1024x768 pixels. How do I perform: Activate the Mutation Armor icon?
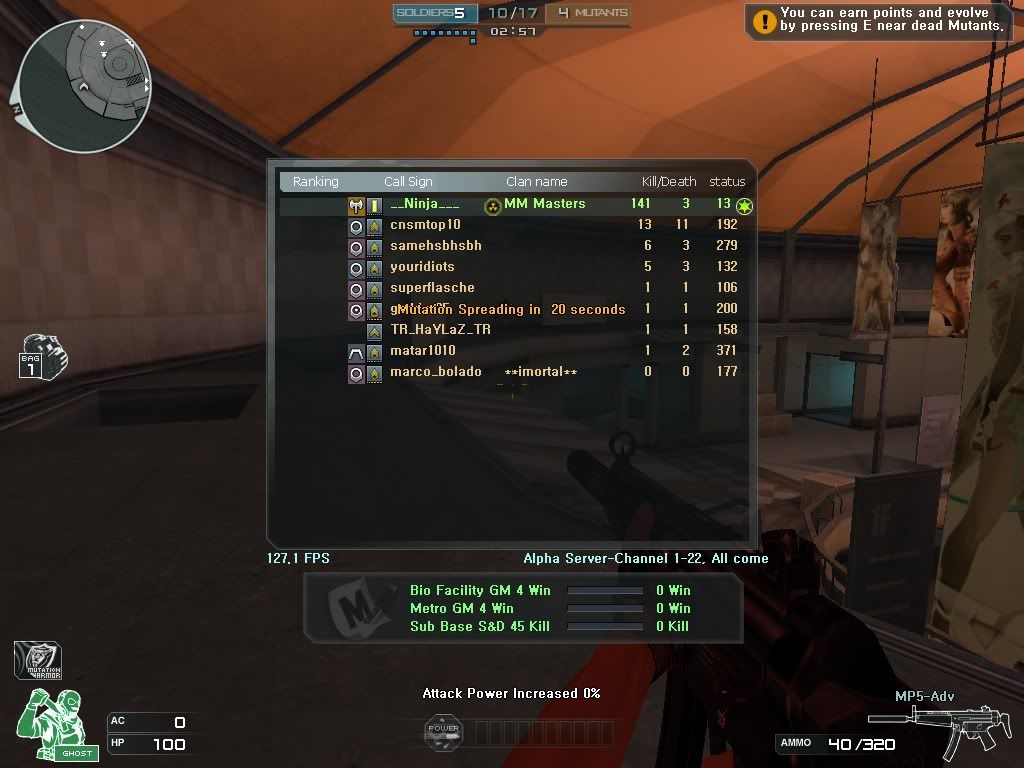(38, 661)
